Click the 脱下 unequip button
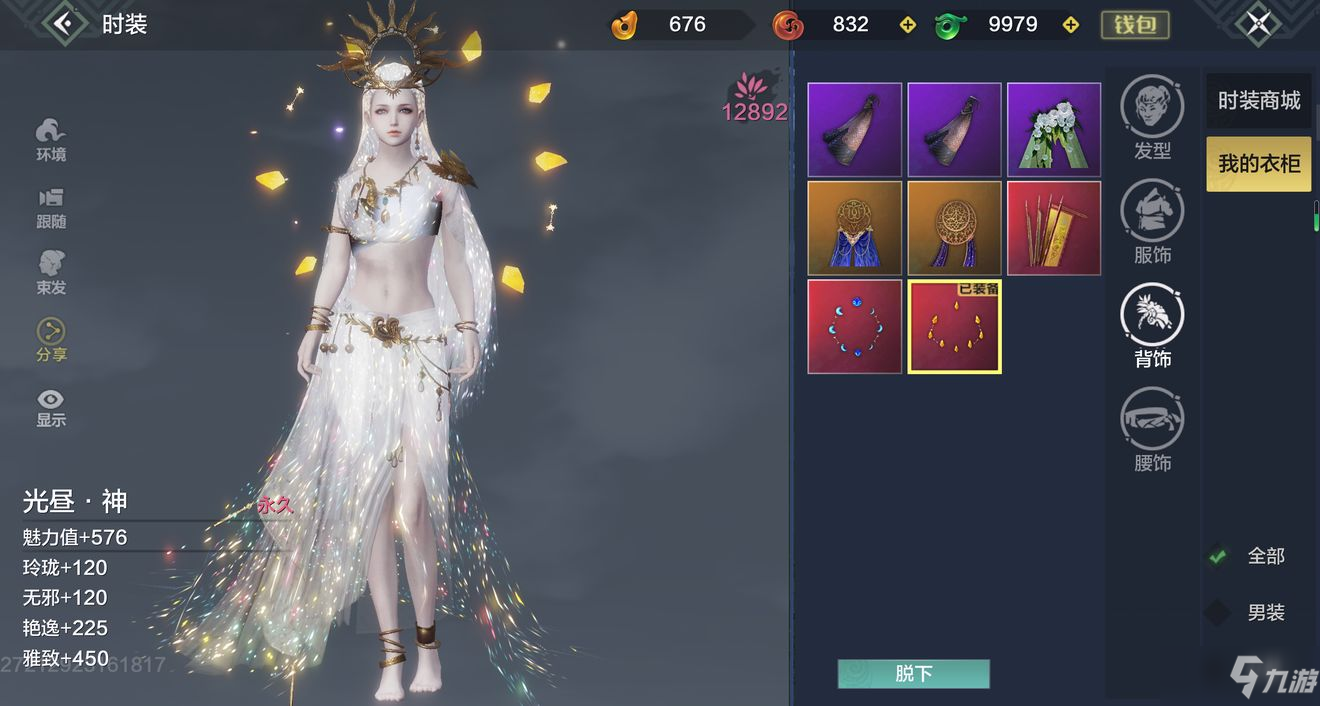 [913, 674]
